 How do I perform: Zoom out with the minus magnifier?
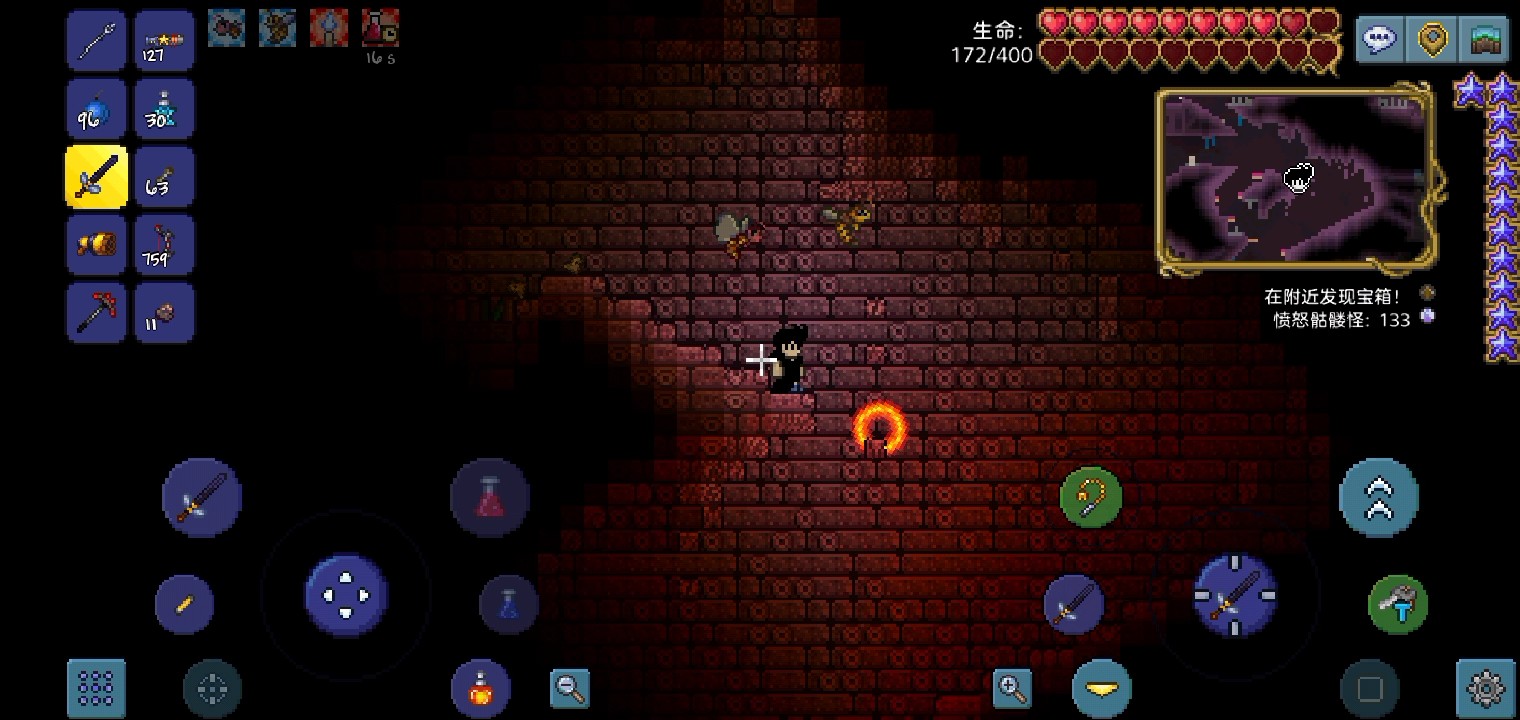pos(570,688)
